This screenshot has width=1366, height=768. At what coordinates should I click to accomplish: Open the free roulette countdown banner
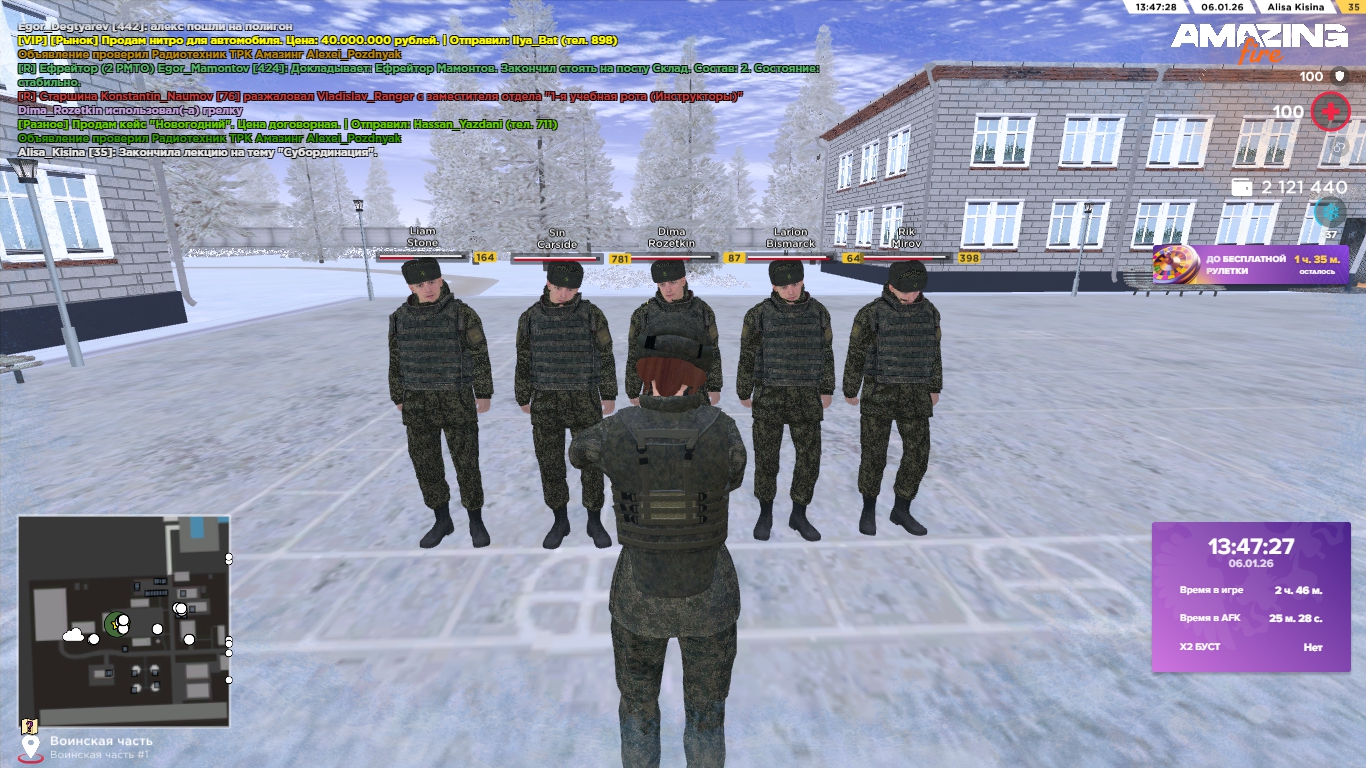click(1250, 265)
